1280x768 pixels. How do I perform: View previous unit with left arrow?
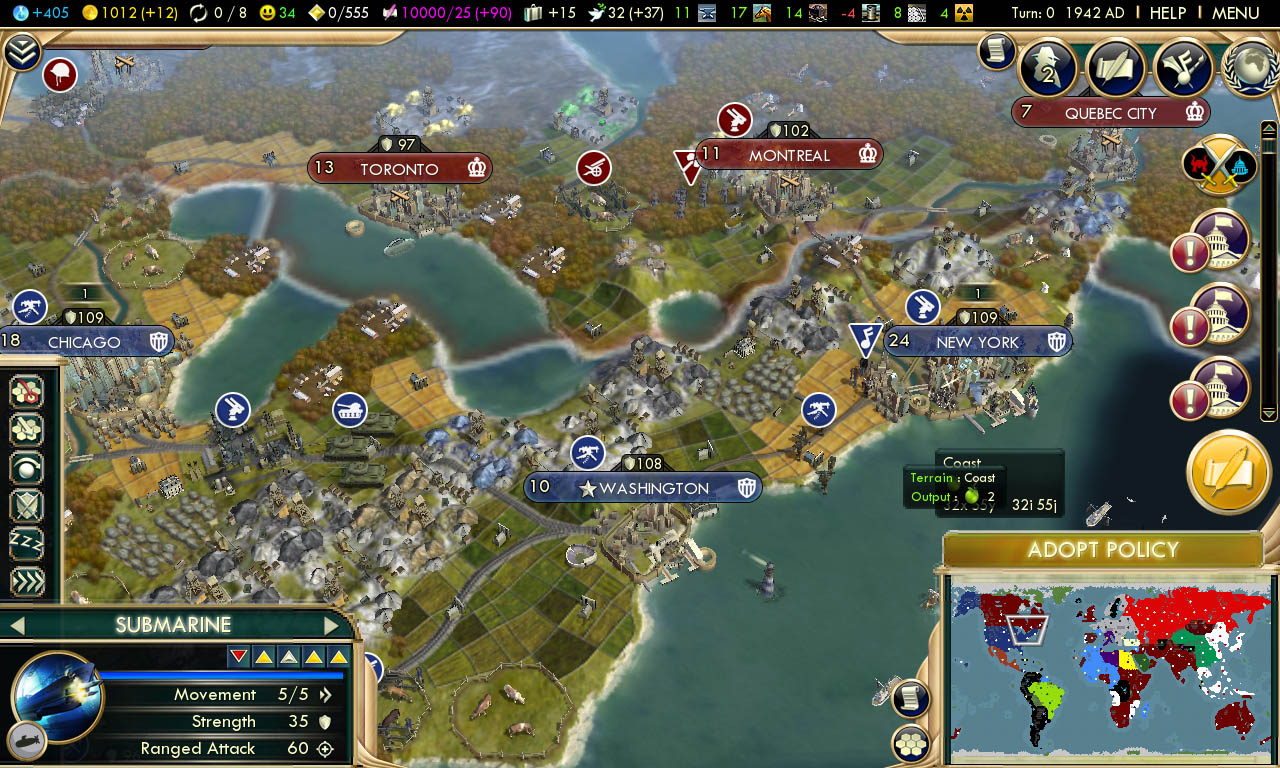pos(15,624)
